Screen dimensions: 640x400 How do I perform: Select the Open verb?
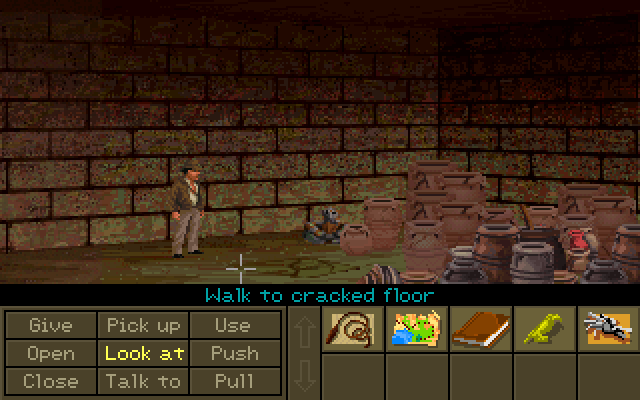(51, 353)
